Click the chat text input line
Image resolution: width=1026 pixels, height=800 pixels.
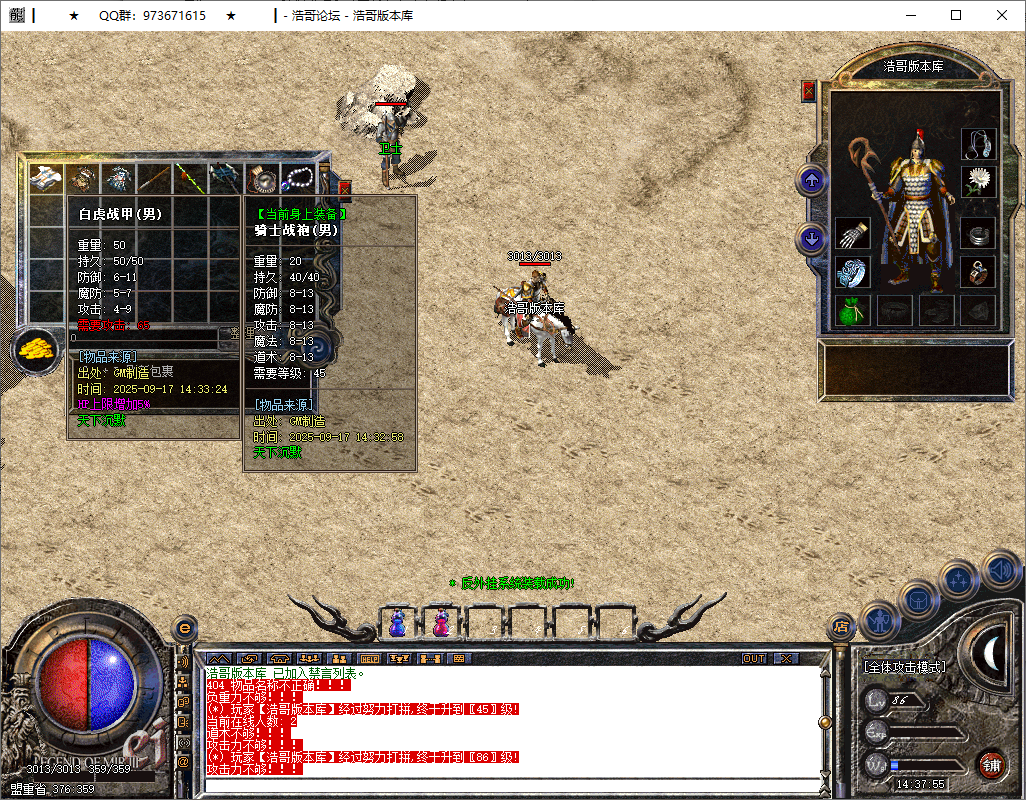click(510, 783)
